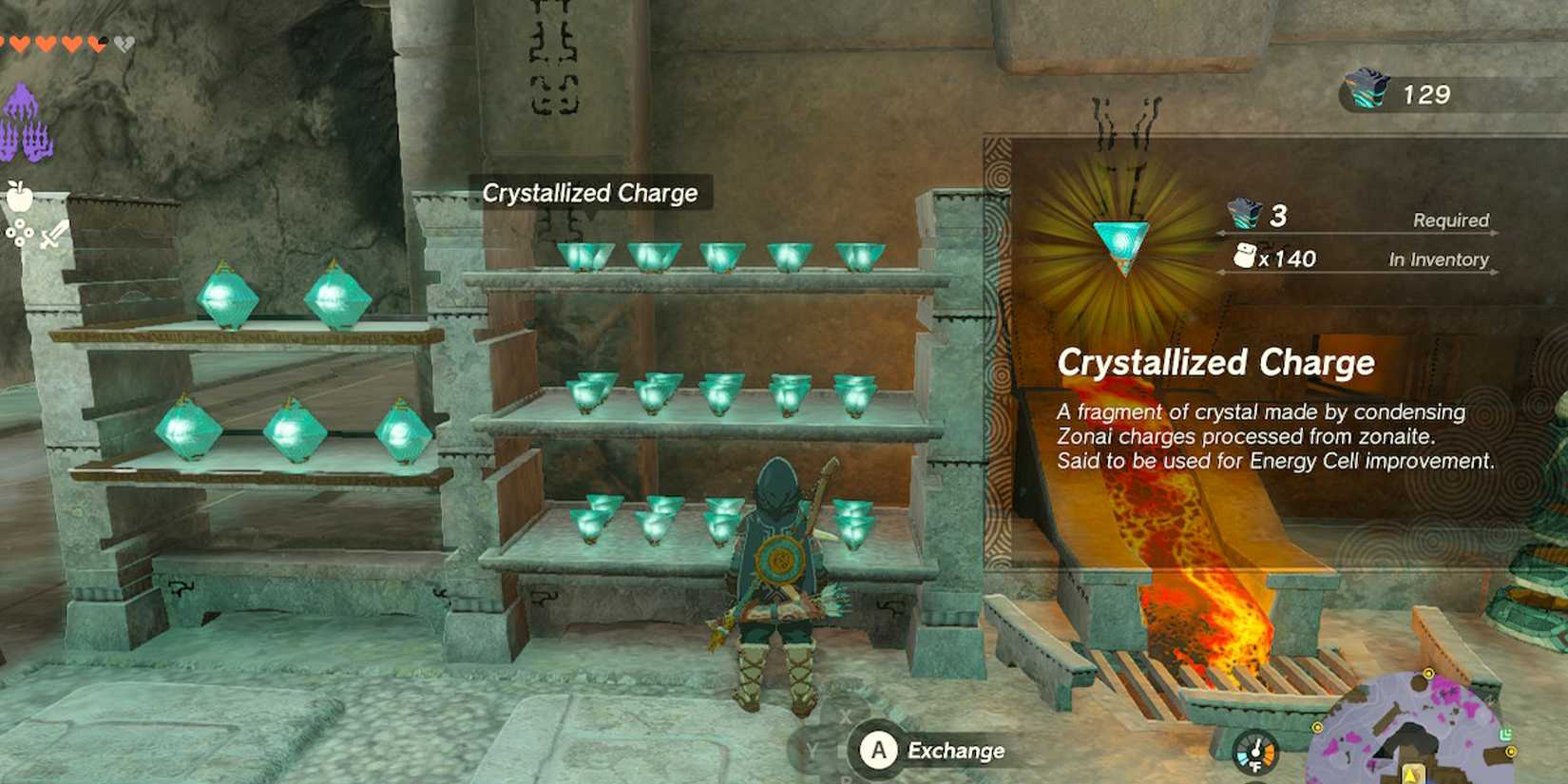This screenshot has width=1568, height=784.
Task: Click the player arrow cursor on the minimap
Action: pyautogui.click(x=1410, y=774)
